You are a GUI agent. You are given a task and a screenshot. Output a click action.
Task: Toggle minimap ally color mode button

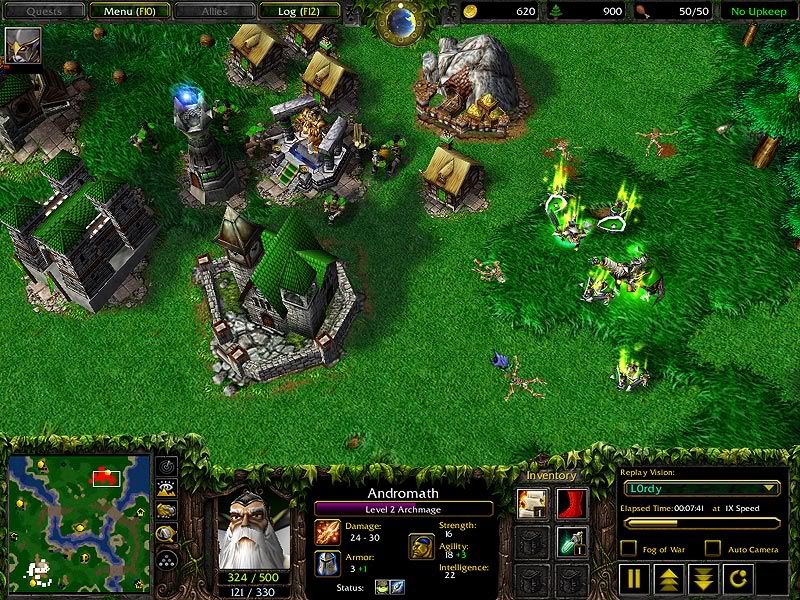tap(167, 511)
